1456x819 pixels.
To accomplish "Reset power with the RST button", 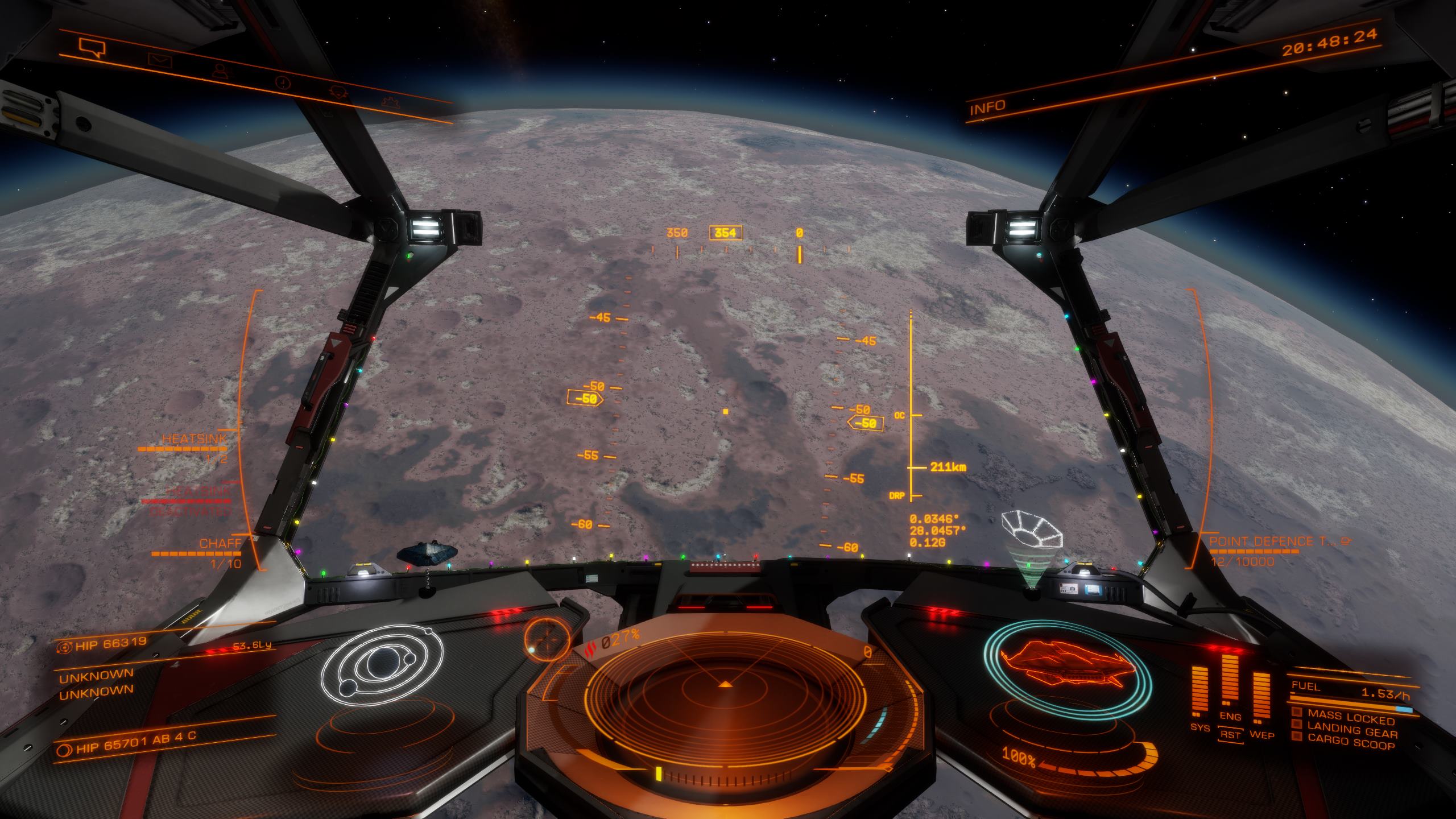I will (x=1230, y=735).
